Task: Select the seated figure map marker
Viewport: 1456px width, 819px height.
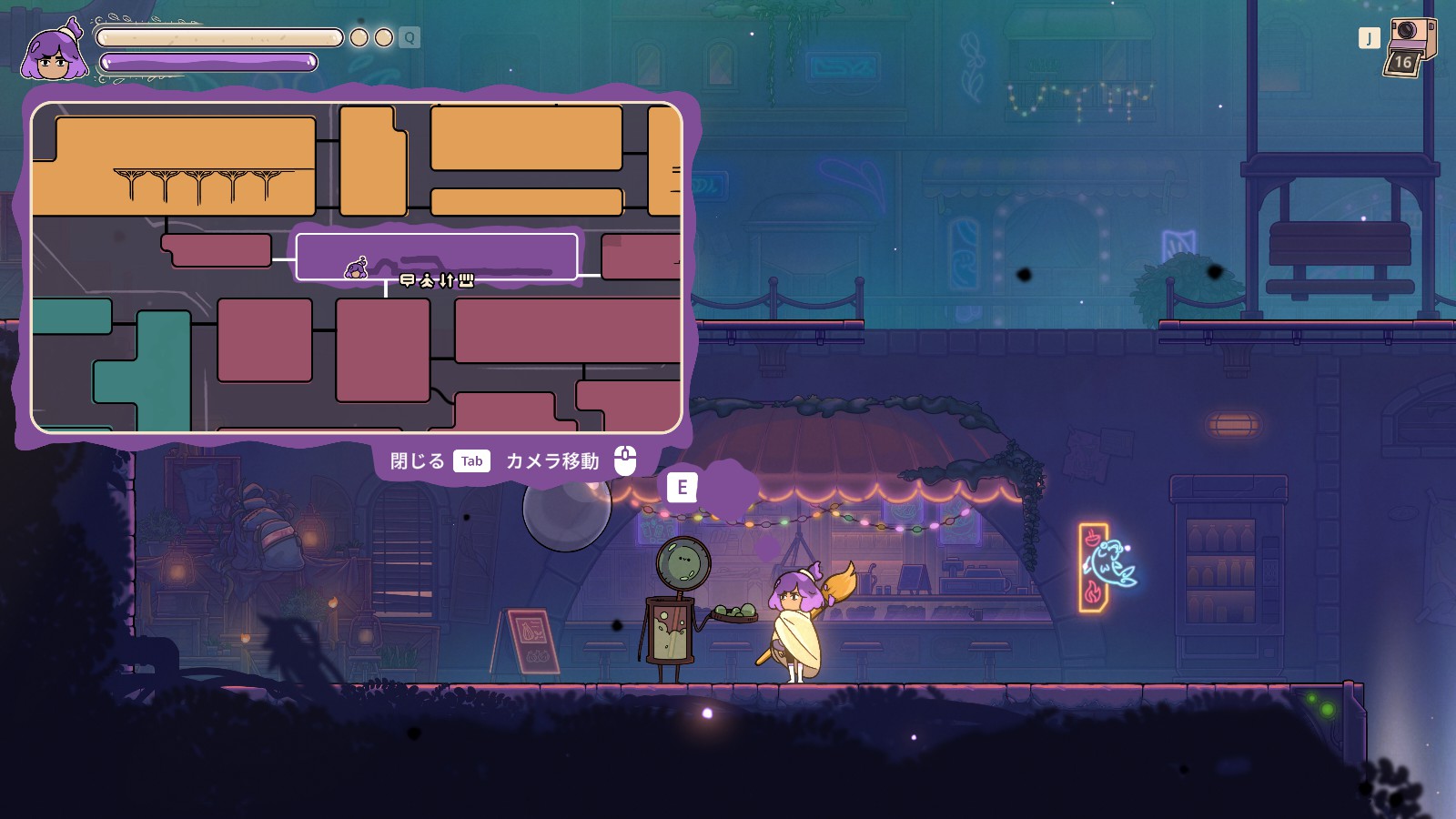Action: coord(427,280)
